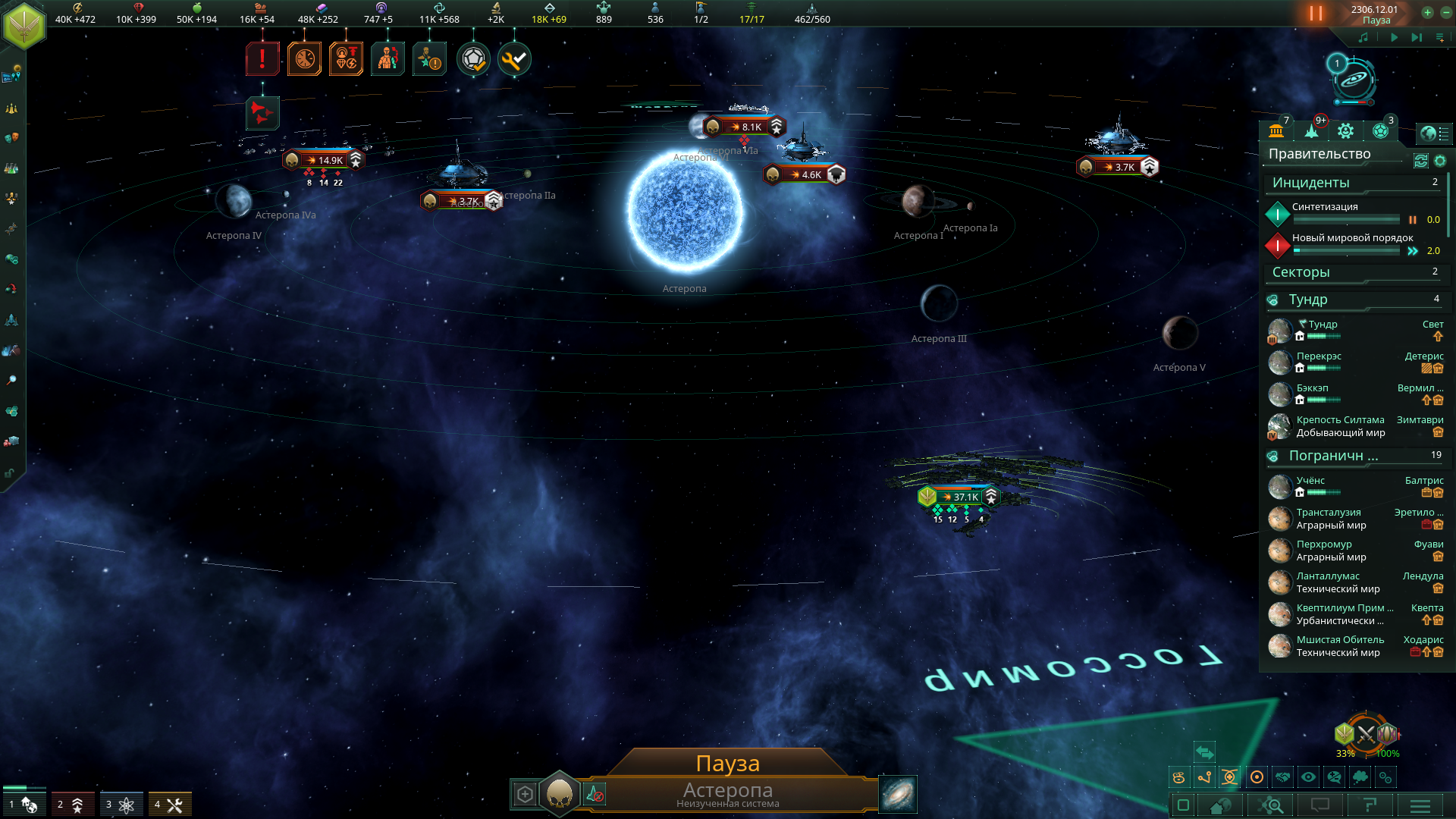Screen dimensions: 1456x819
Task: Open the empire emblem government panel
Action: point(24,25)
